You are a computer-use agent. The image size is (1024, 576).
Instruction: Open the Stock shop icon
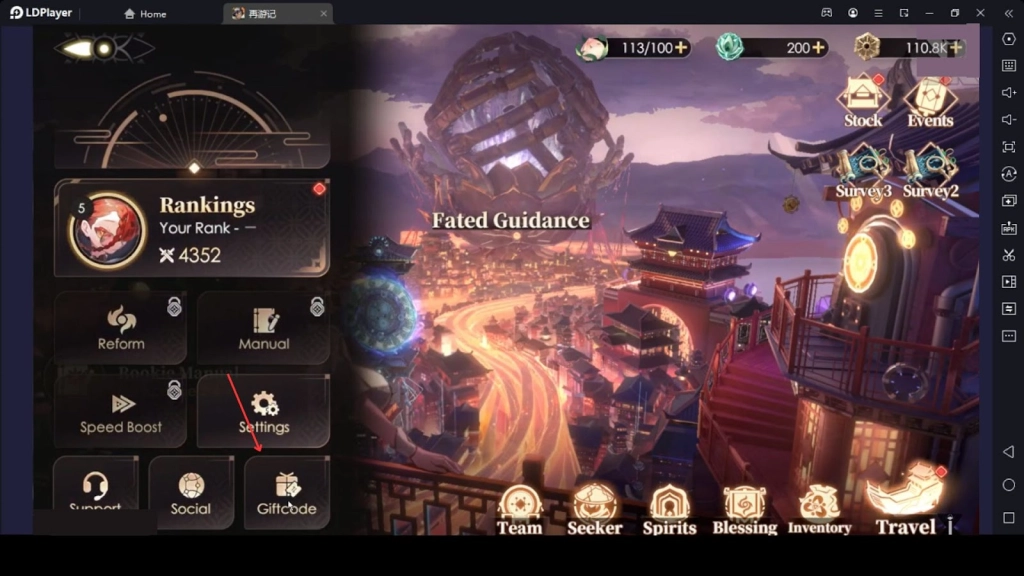(x=862, y=101)
